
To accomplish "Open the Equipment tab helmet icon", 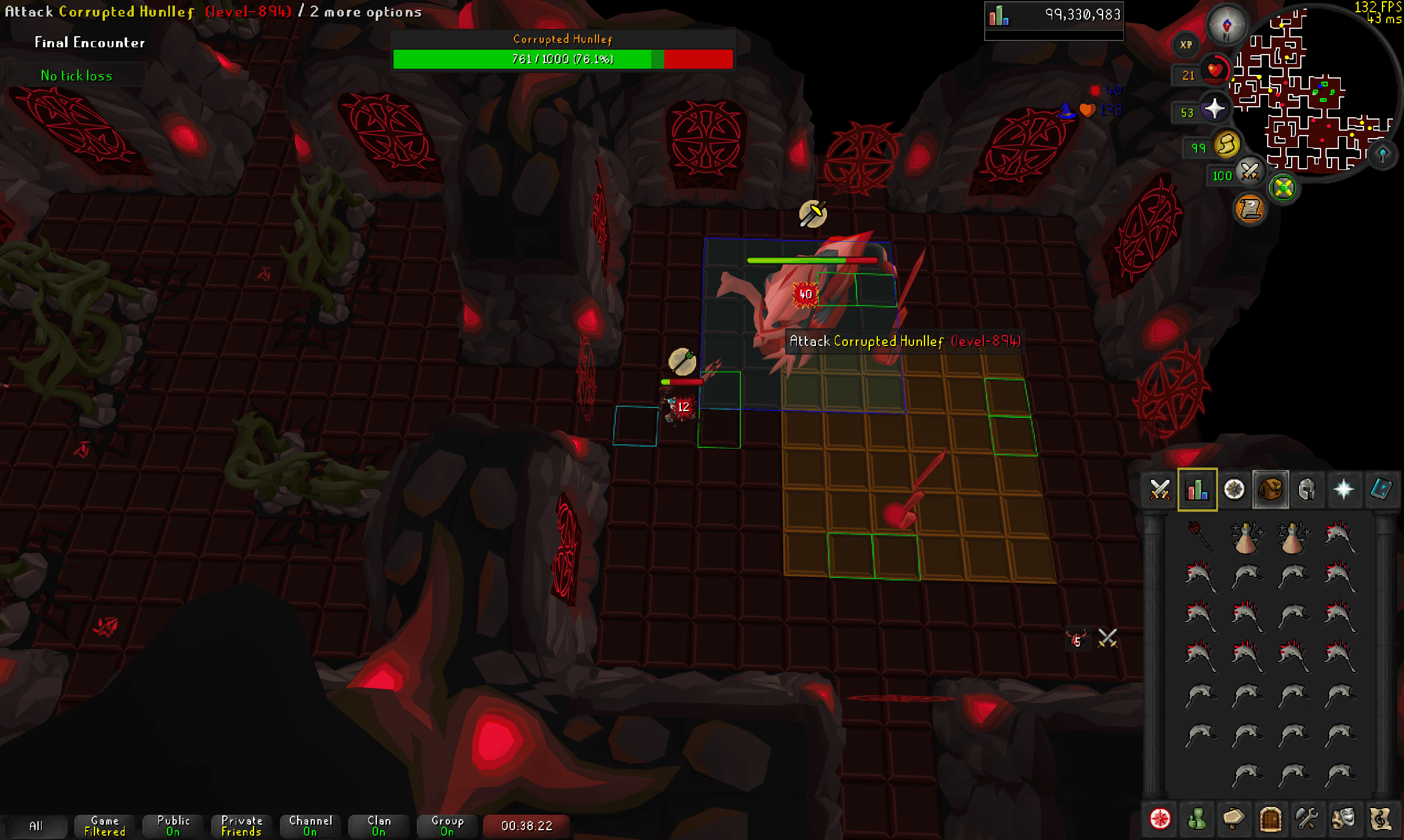I will [1308, 490].
